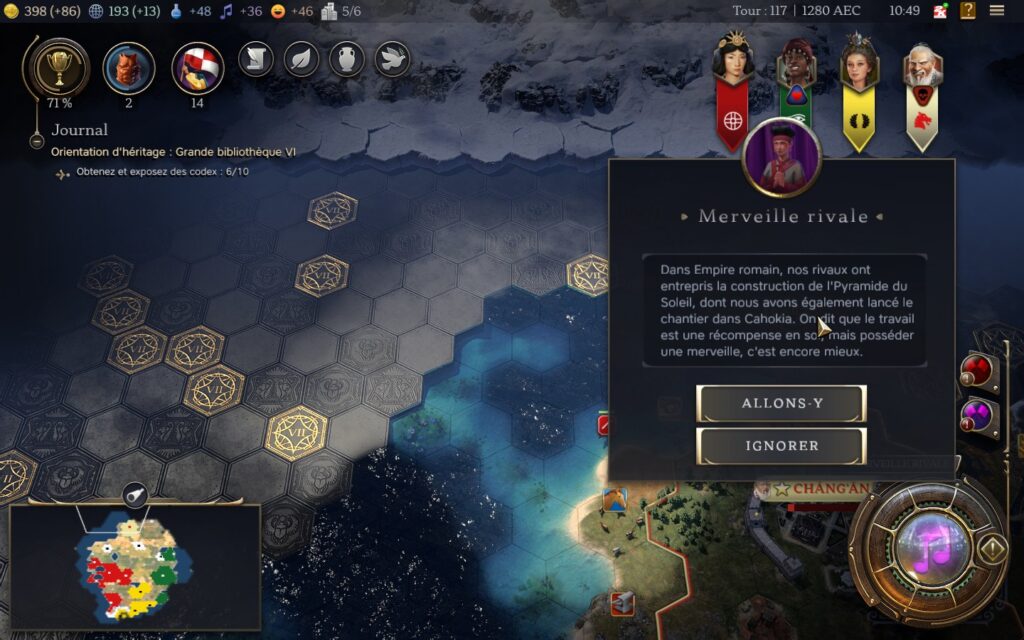Click the dove icon button
Viewport: 1024px width, 640px height.
point(392,59)
